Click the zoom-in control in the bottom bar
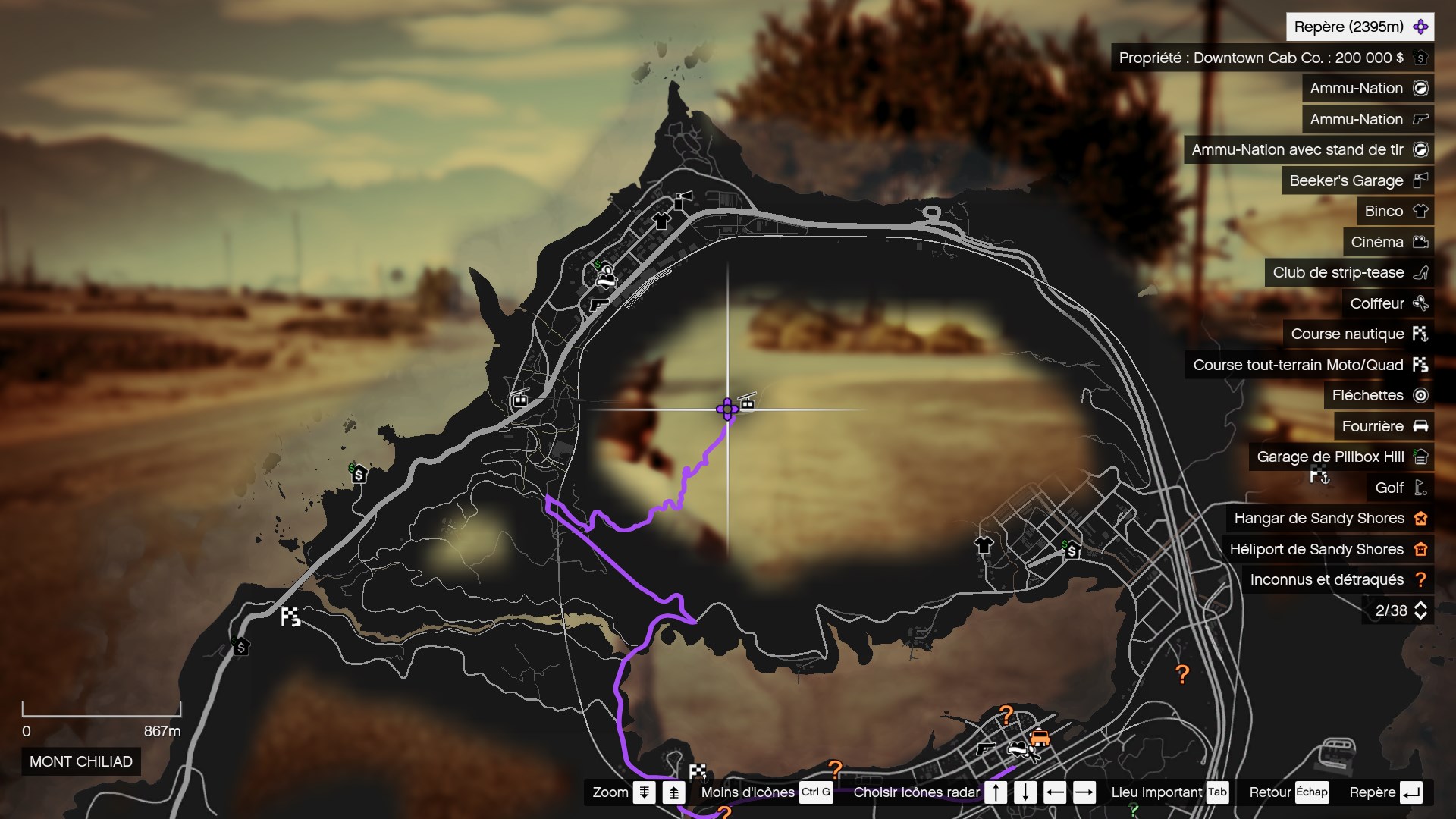Screen dimensions: 1456x819 [673, 792]
